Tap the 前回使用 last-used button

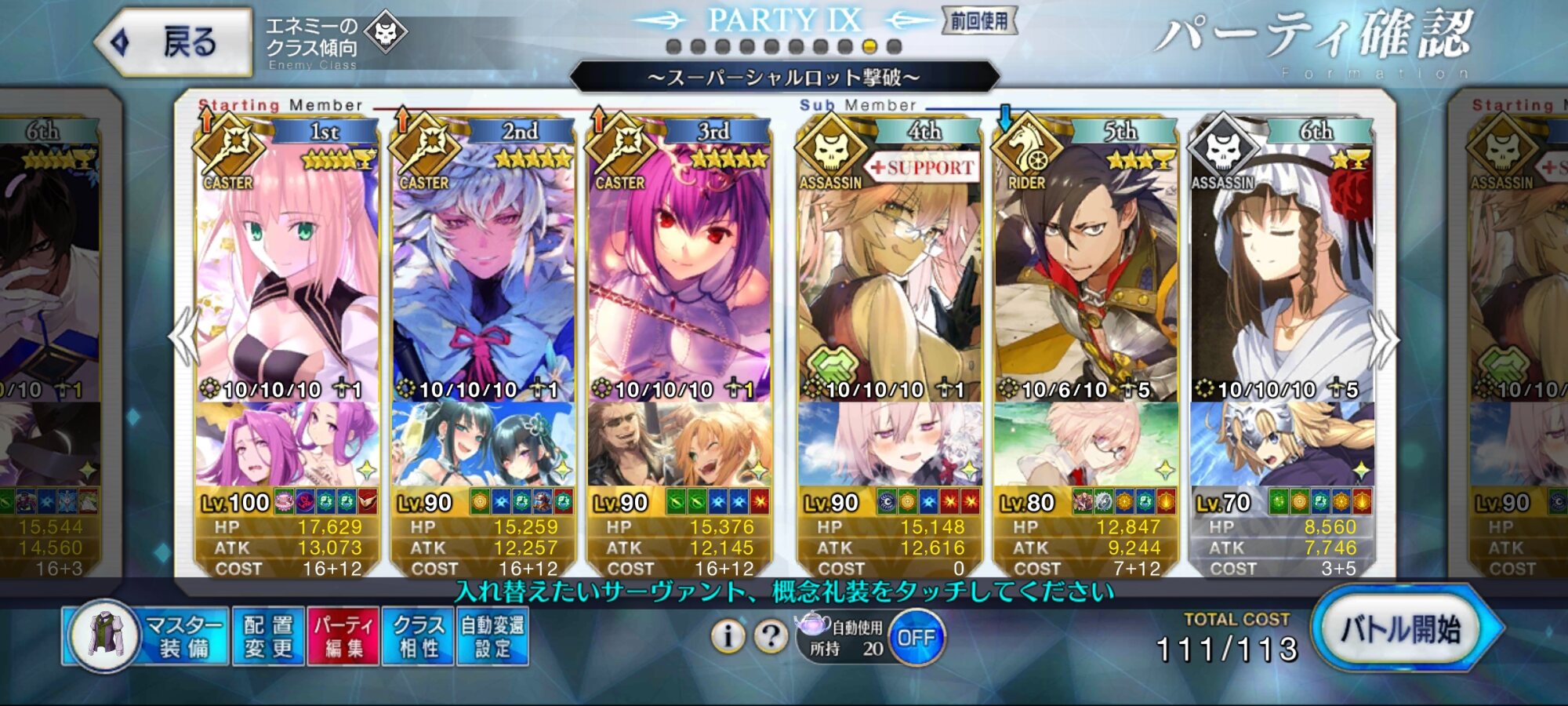tap(979, 21)
